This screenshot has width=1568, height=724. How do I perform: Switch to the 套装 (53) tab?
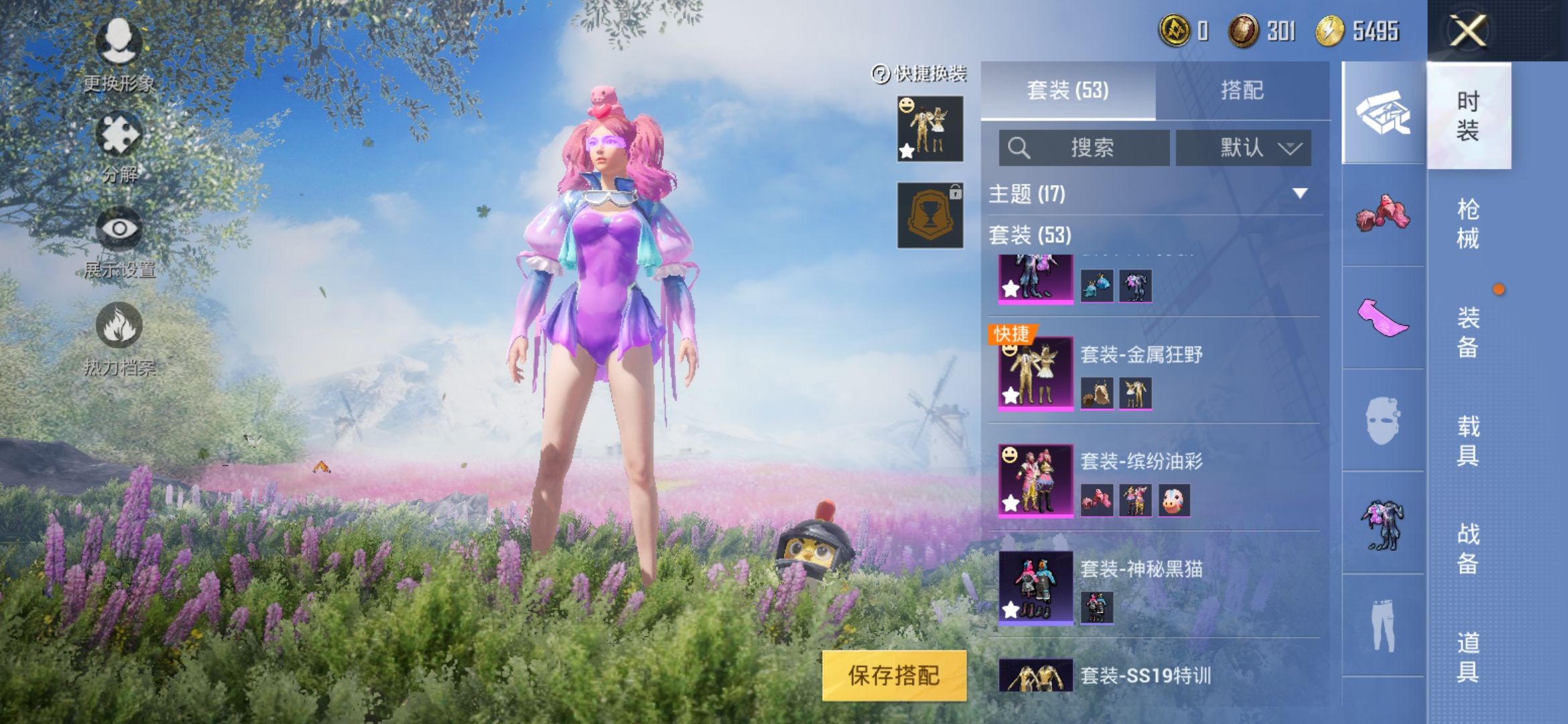click(x=1067, y=90)
